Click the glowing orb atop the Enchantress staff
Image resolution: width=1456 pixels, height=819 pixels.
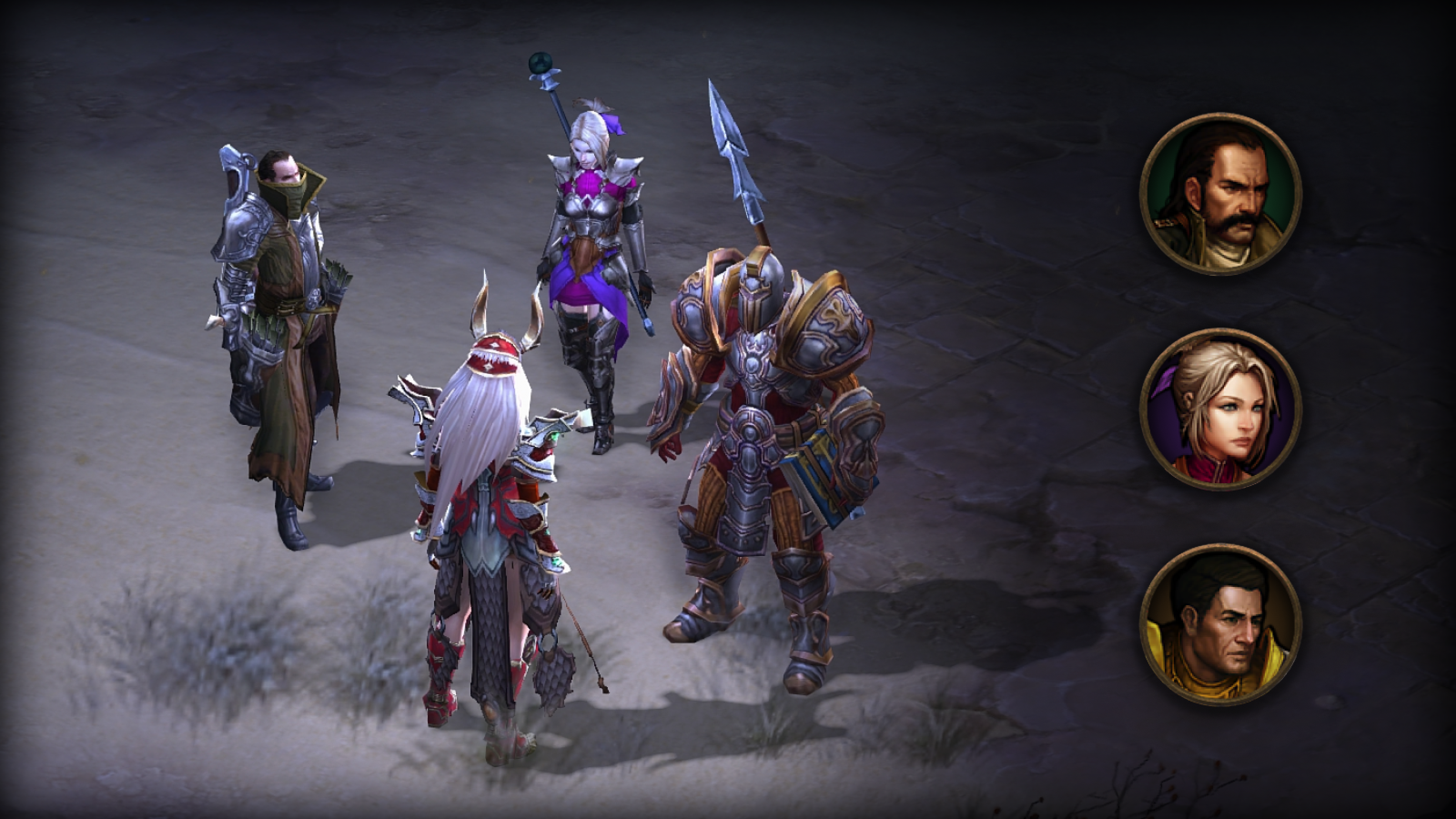tap(541, 62)
